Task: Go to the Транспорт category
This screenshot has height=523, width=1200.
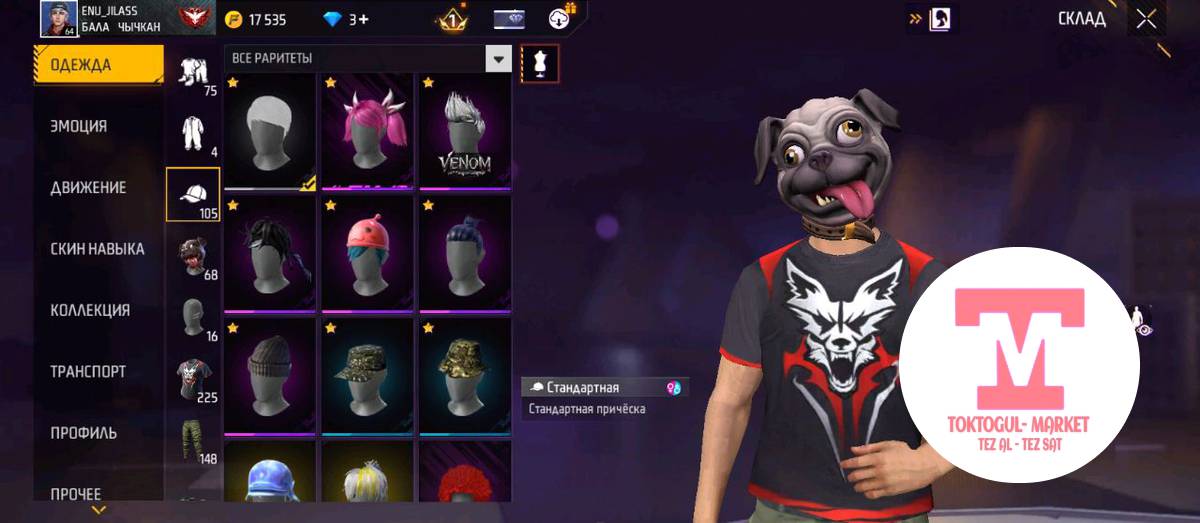Action: pyautogui.click(x=88, y=371)
